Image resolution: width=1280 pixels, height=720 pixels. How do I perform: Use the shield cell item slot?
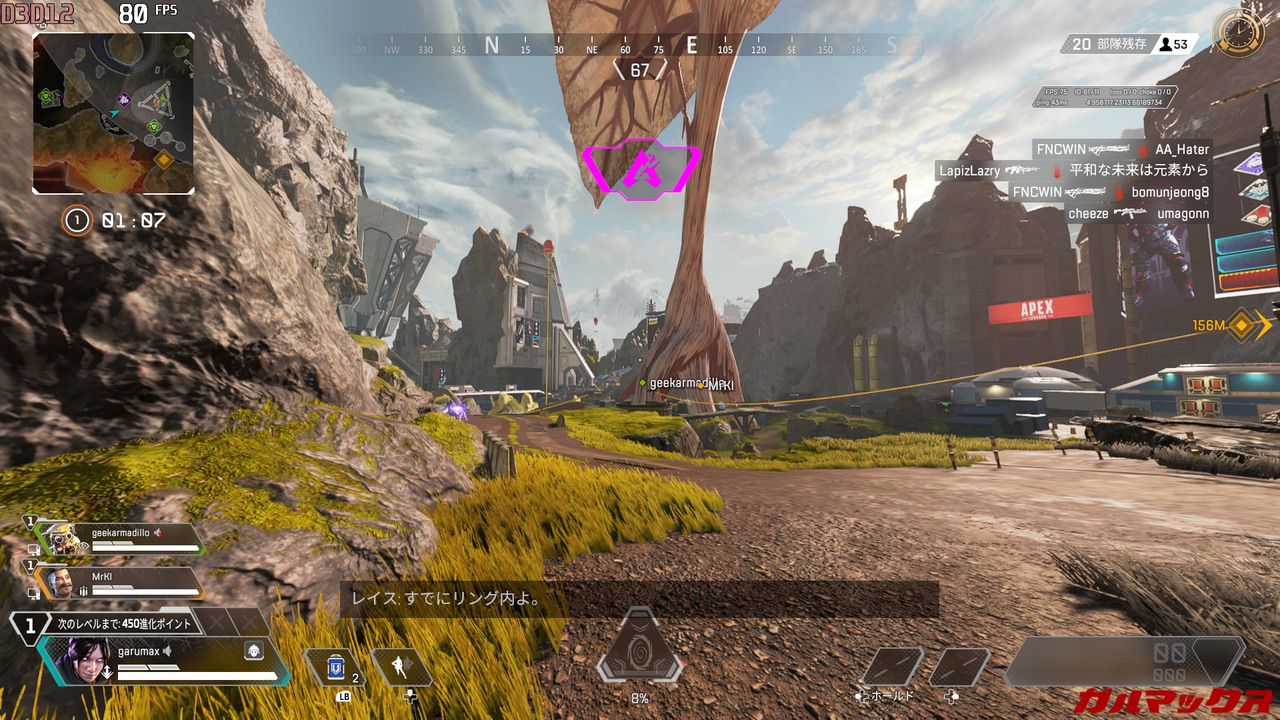pos(337,667)
